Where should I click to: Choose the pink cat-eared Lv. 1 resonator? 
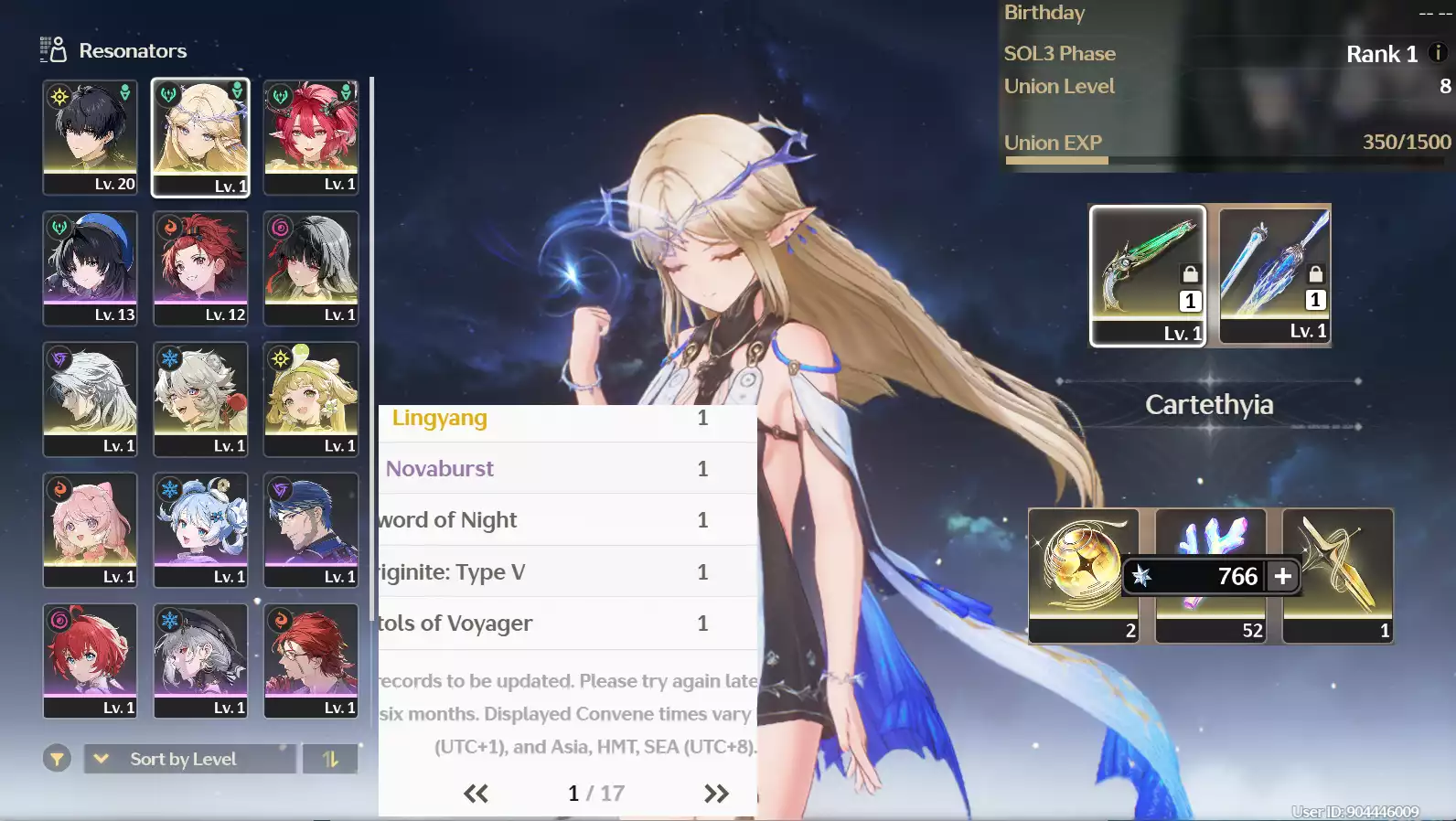coord(90,529)
